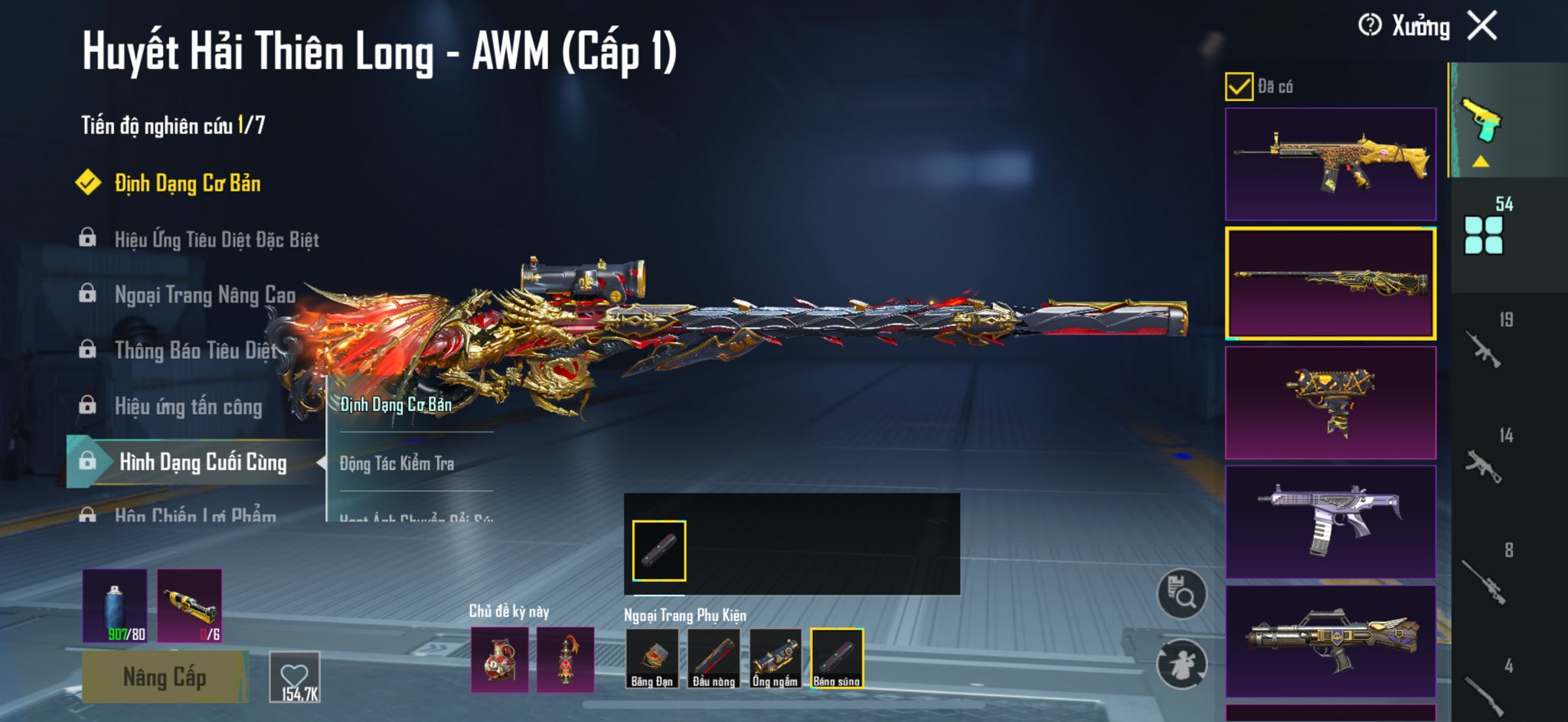Screen dimensions: 1568x722
Task: Select Hiệu ứng tấn công stage
Action: click(188, 407)
